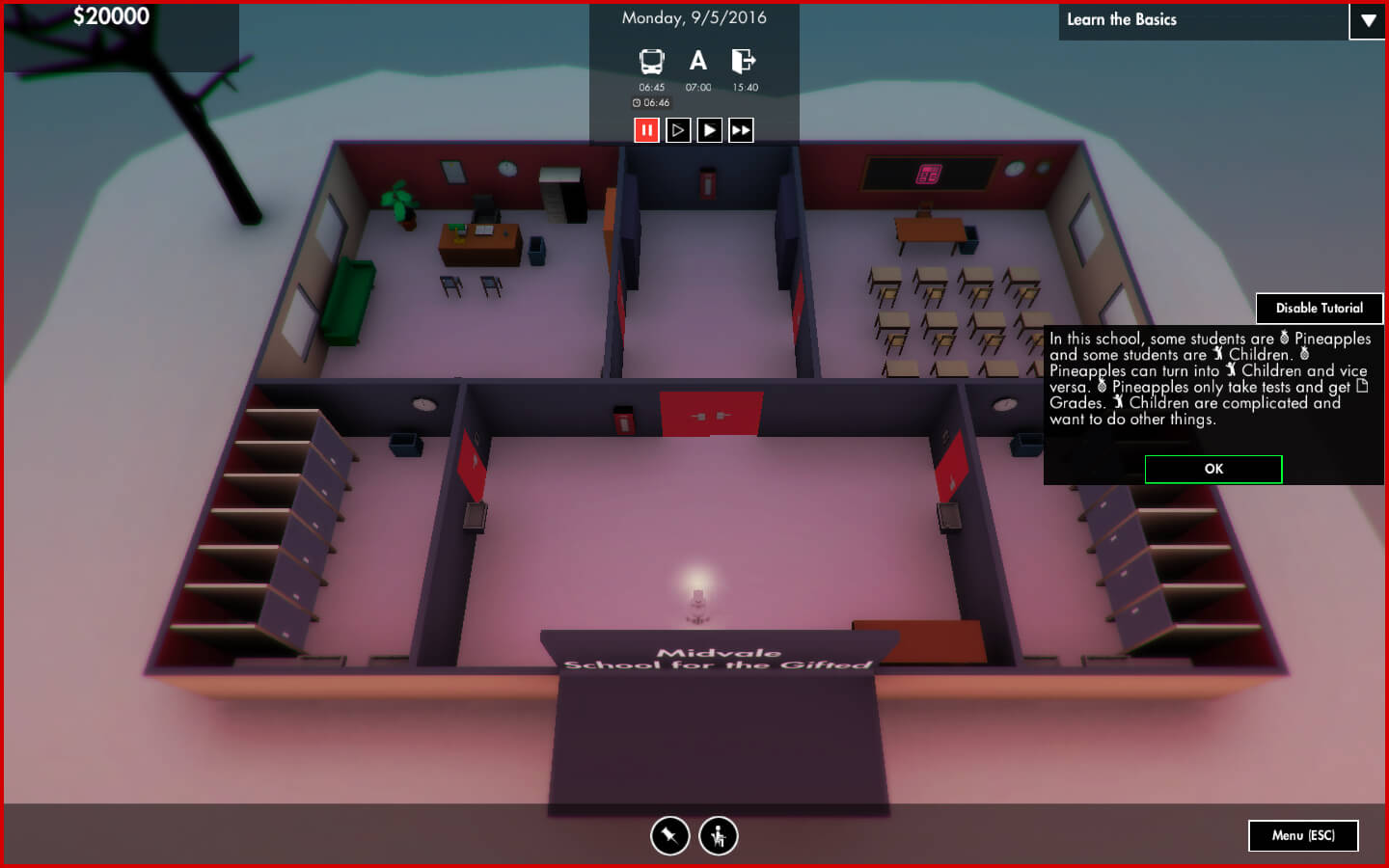
Task: Confirm the tutorial message with OK
Action: click(1212, 470)
